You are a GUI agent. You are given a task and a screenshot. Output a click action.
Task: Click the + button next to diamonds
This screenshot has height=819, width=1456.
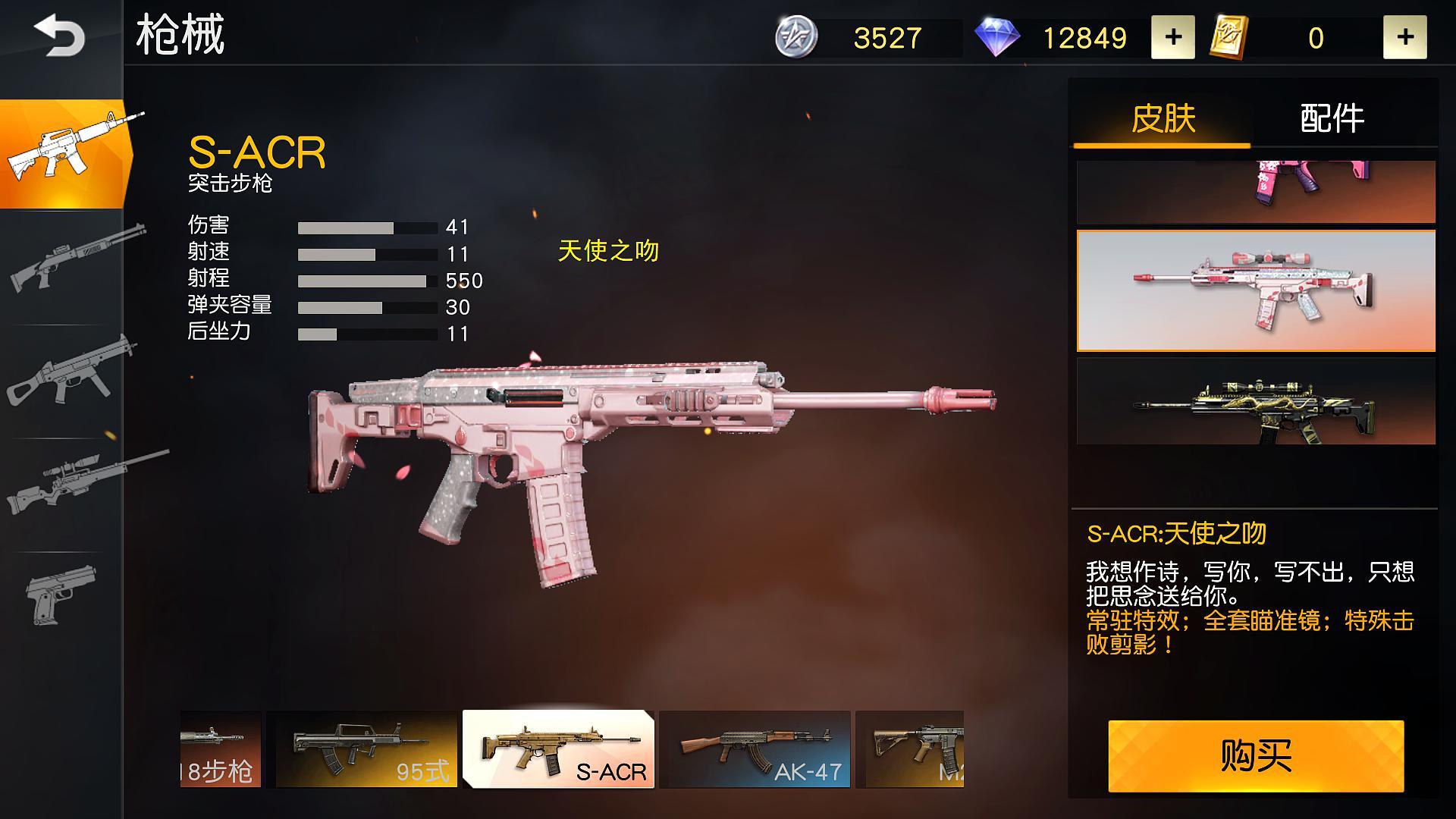coord(1173,36)
